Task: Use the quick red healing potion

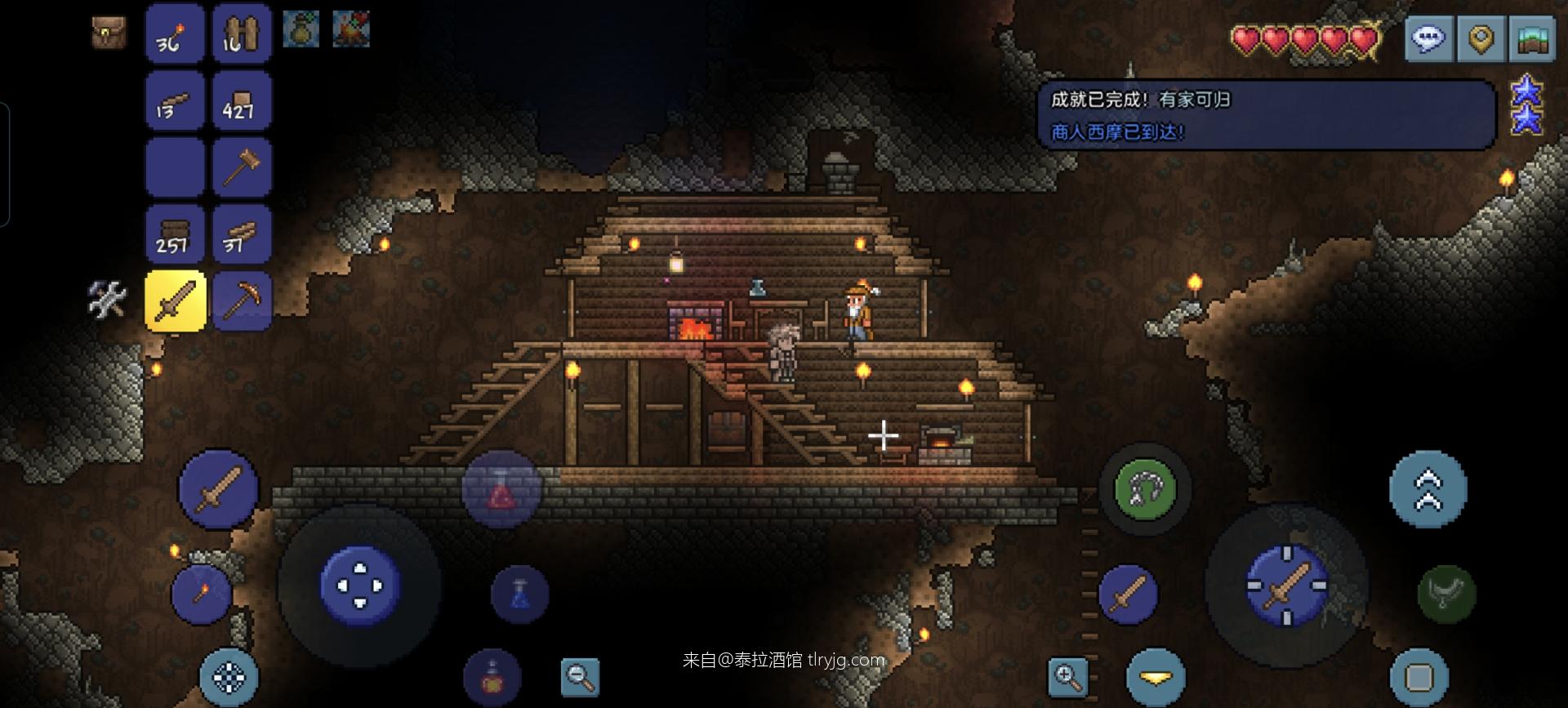Action: (x=501, y=489)
